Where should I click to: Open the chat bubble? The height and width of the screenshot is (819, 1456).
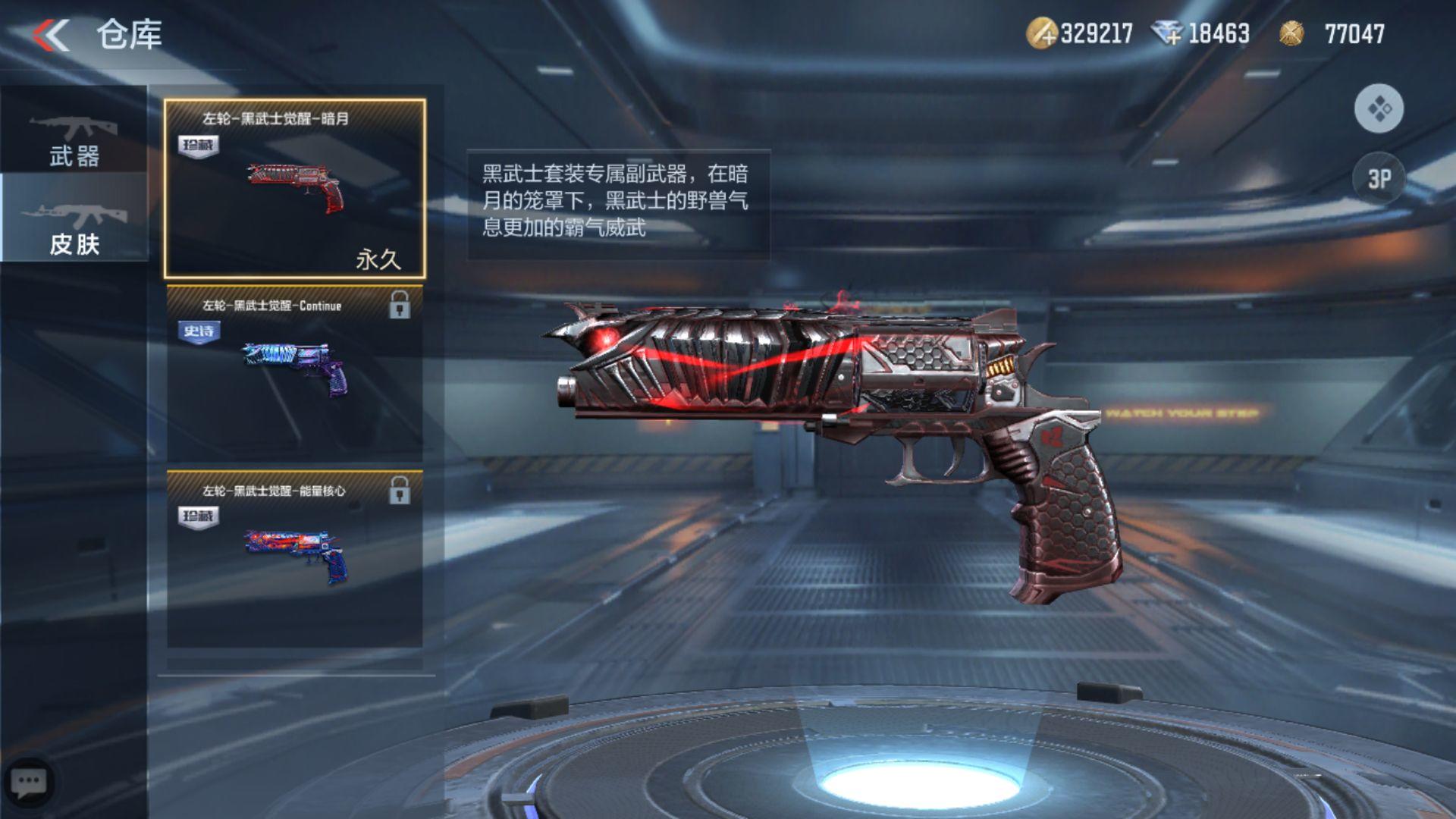click(30, 783)
